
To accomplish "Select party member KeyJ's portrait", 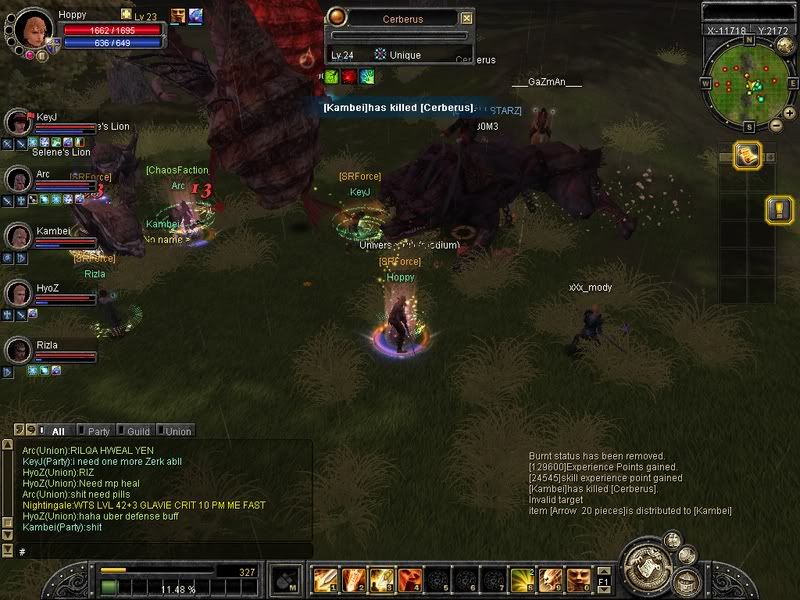I will [x=19, y=122].
